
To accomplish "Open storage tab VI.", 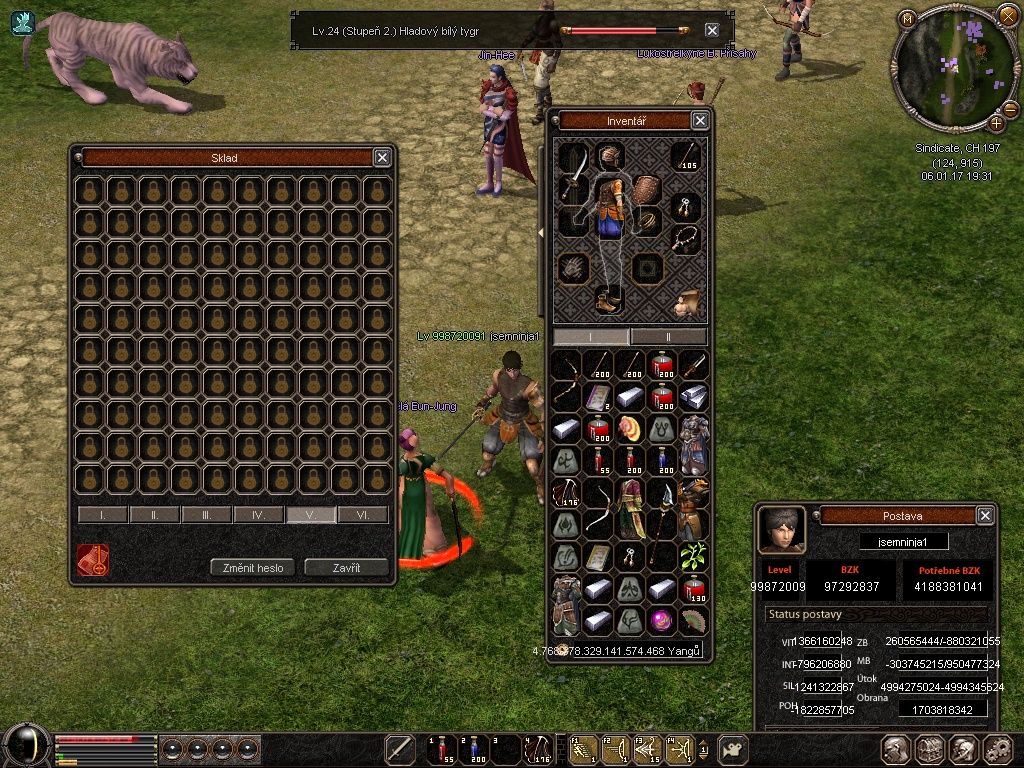I will tap(362, 515).
